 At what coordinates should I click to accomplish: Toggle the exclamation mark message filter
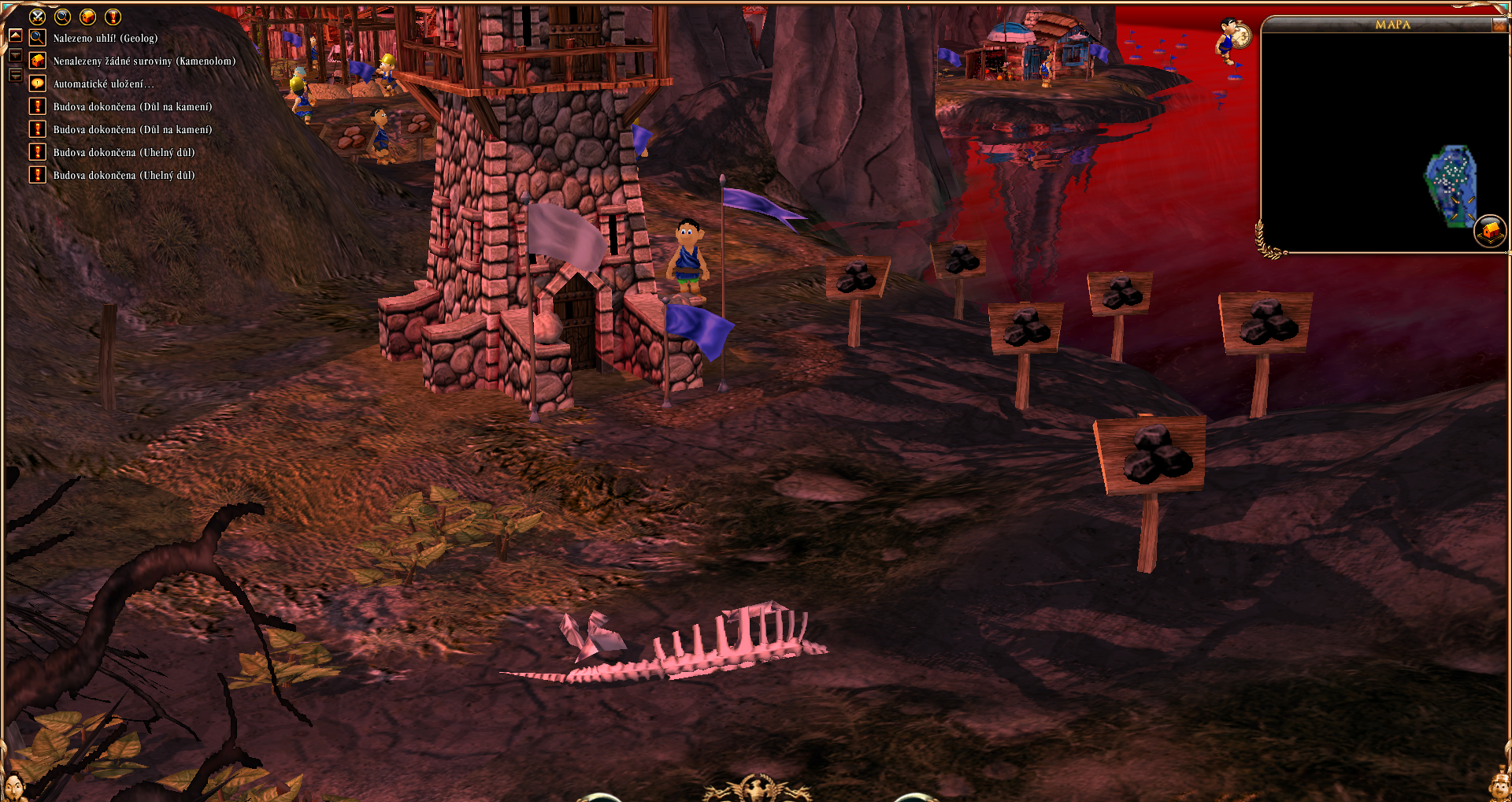pos(113,17)
